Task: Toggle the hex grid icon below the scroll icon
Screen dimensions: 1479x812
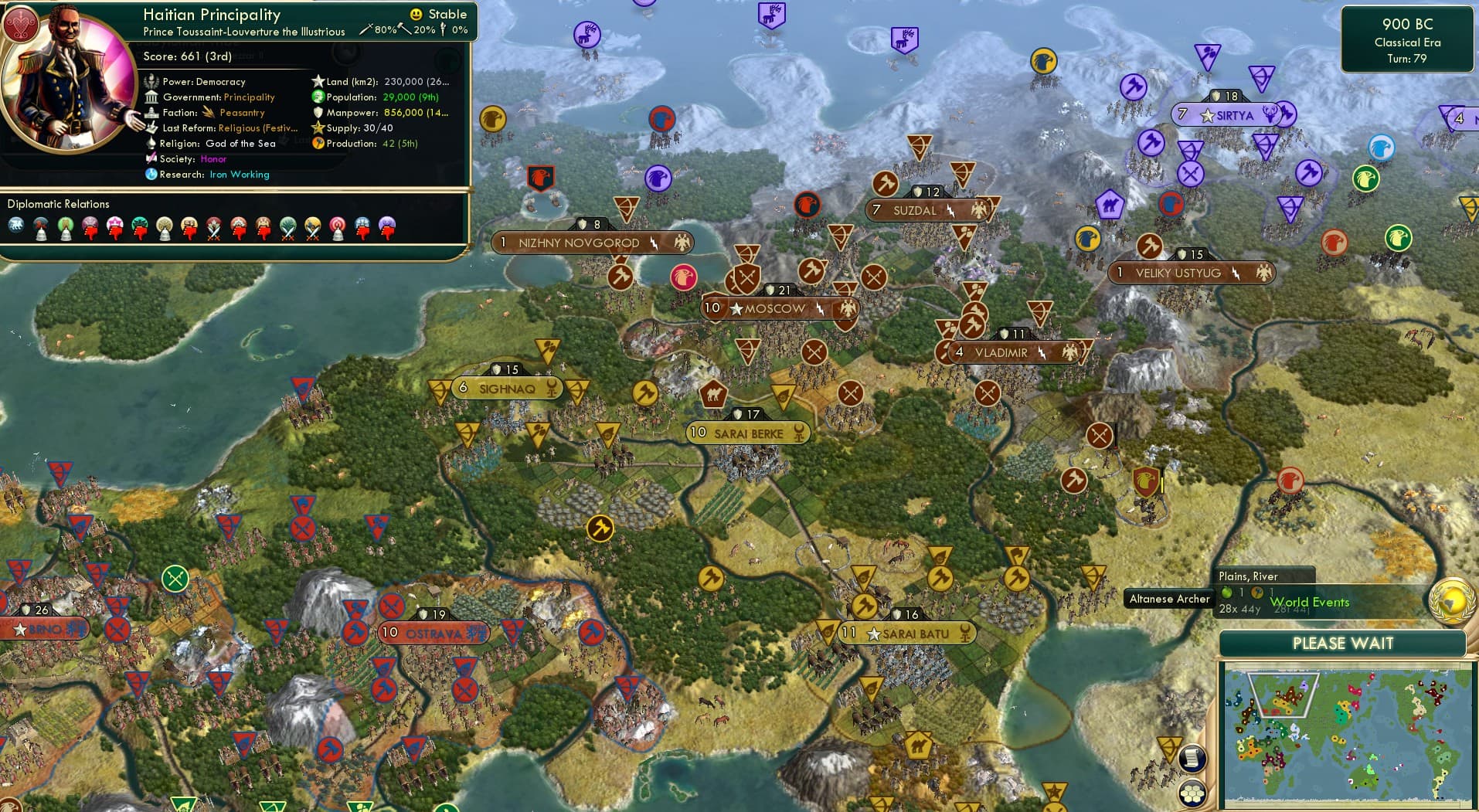Action: click(x=1194, y=791)
